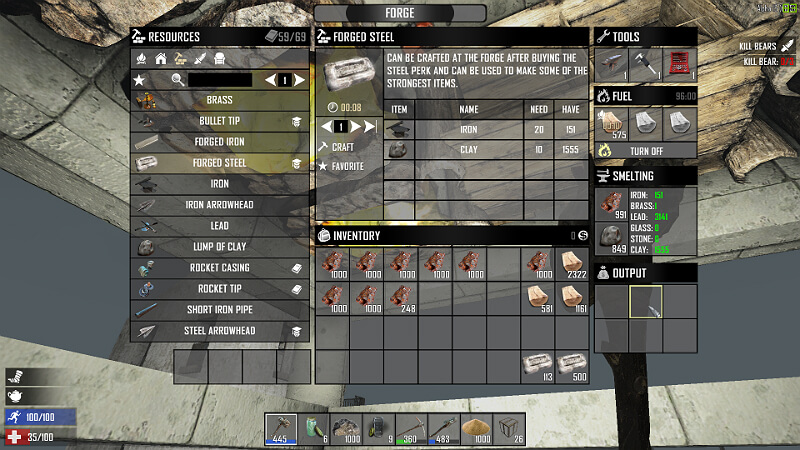Choose the Bullet Tip recipe
Screen dimensions: 800x450
(219, 121)
